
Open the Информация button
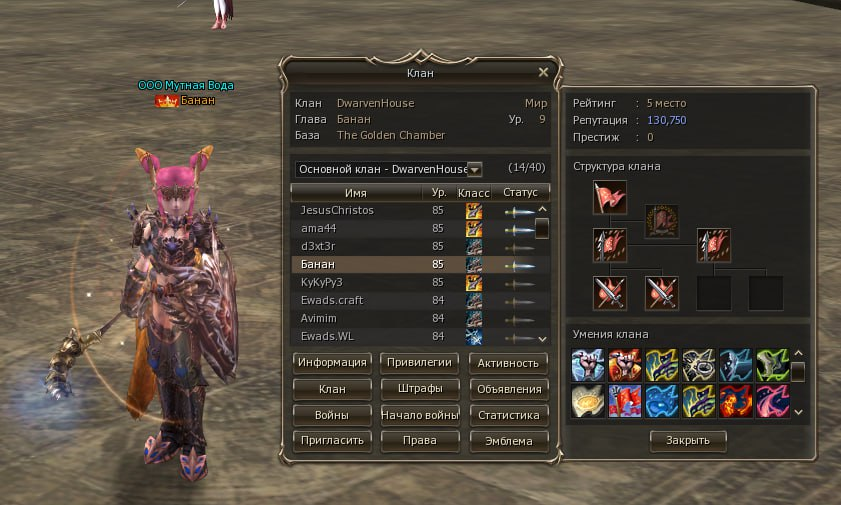tap(333, 362)
